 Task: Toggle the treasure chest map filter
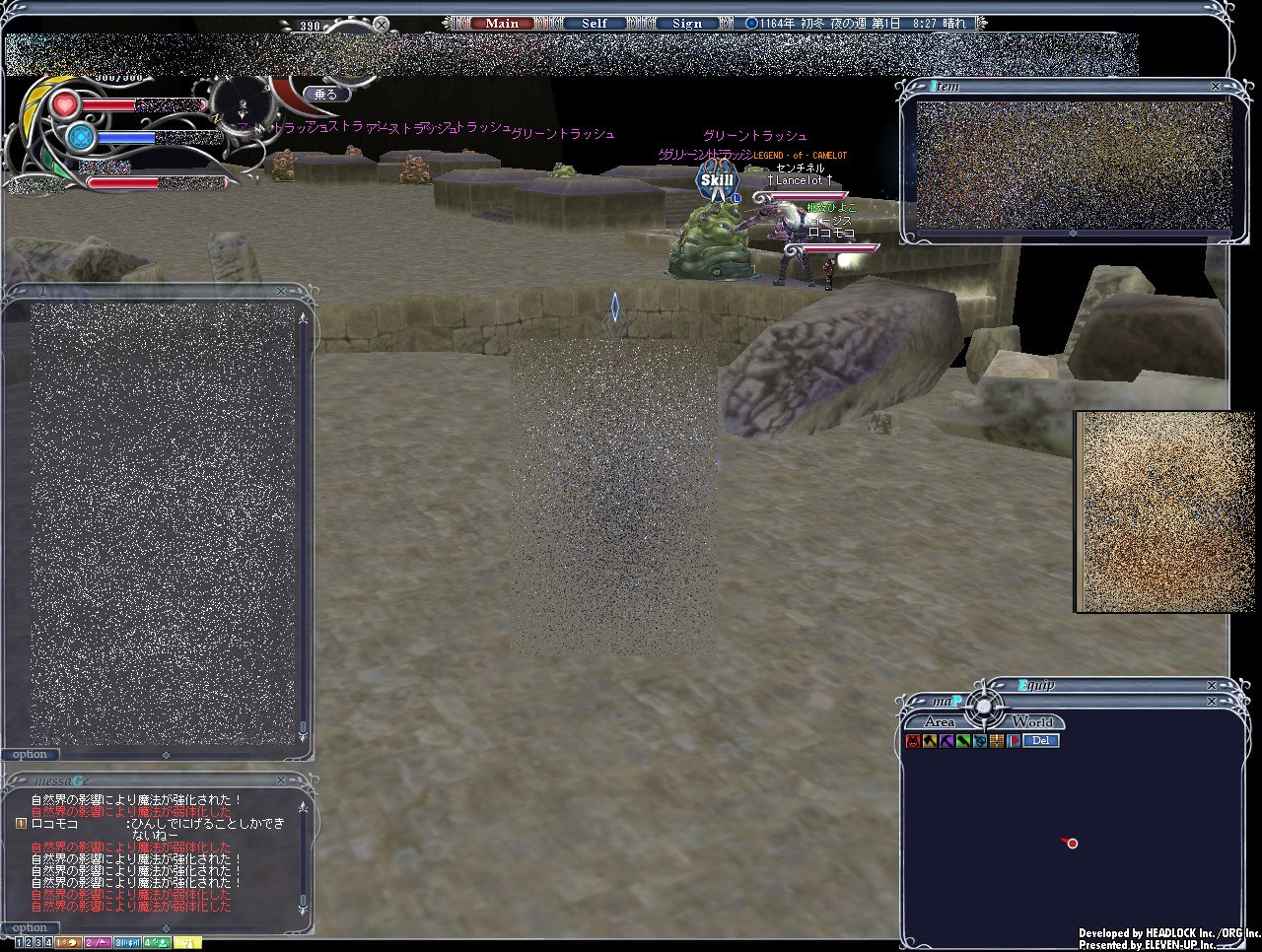[997, 741]
